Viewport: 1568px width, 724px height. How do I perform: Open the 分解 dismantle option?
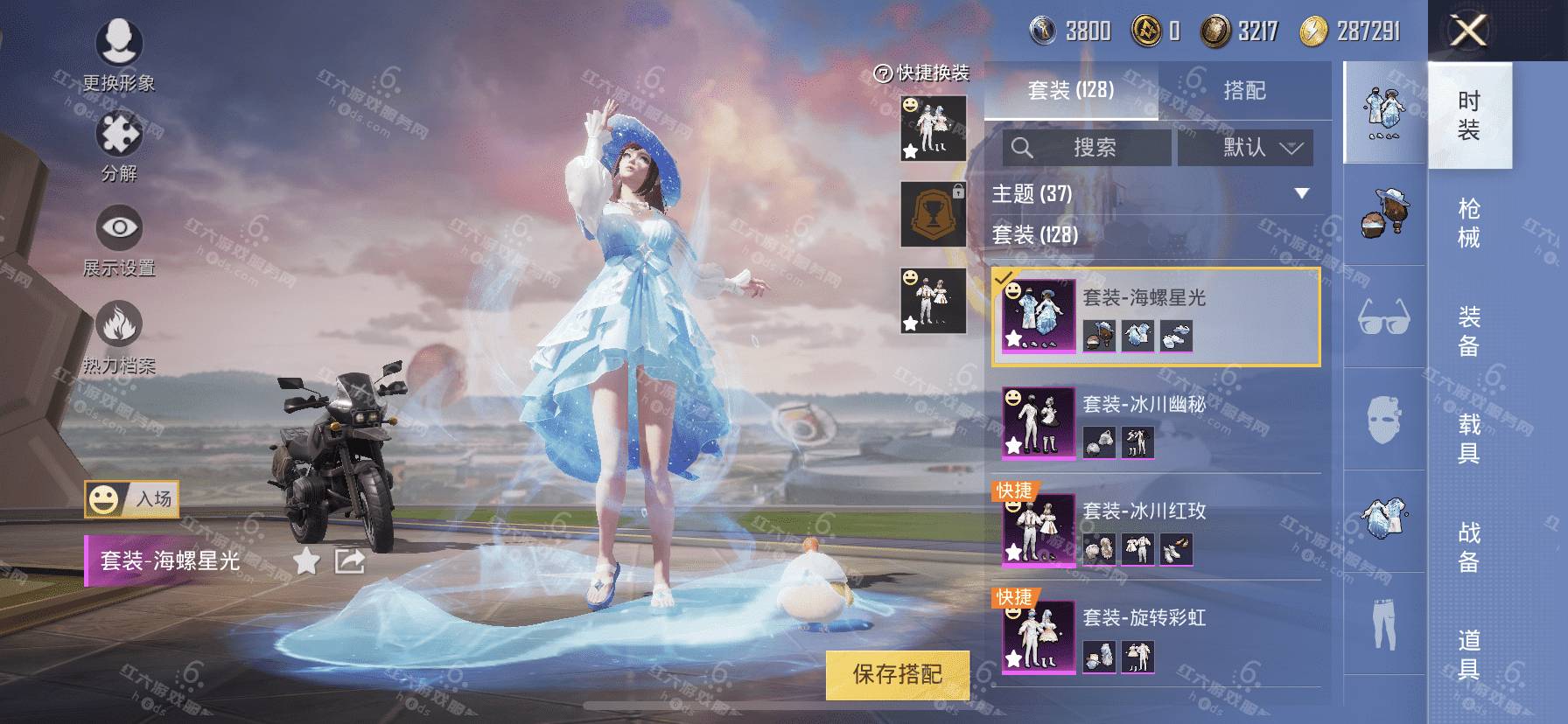119,146
